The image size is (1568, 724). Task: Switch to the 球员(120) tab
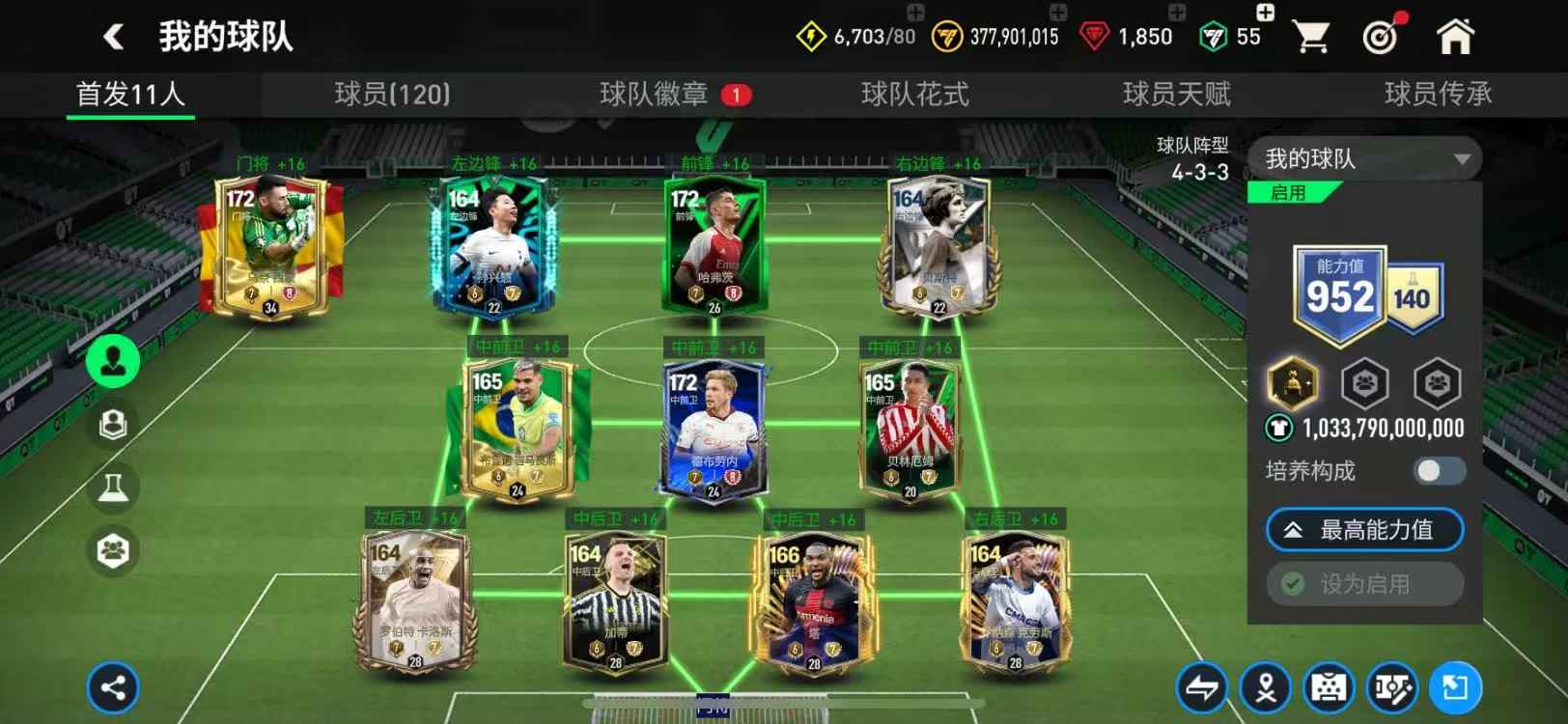click(392, 94)
